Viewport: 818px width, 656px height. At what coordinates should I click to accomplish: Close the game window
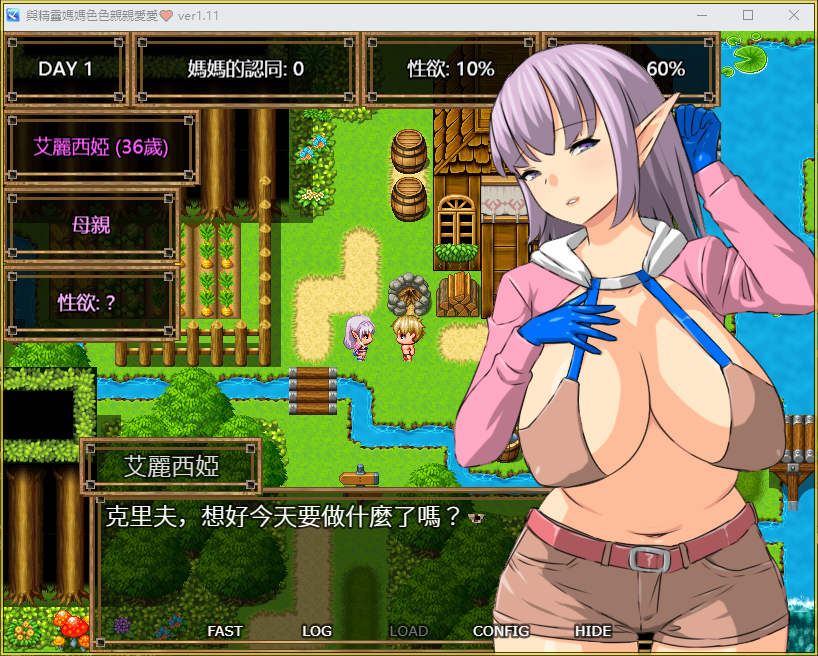(793, 15)
